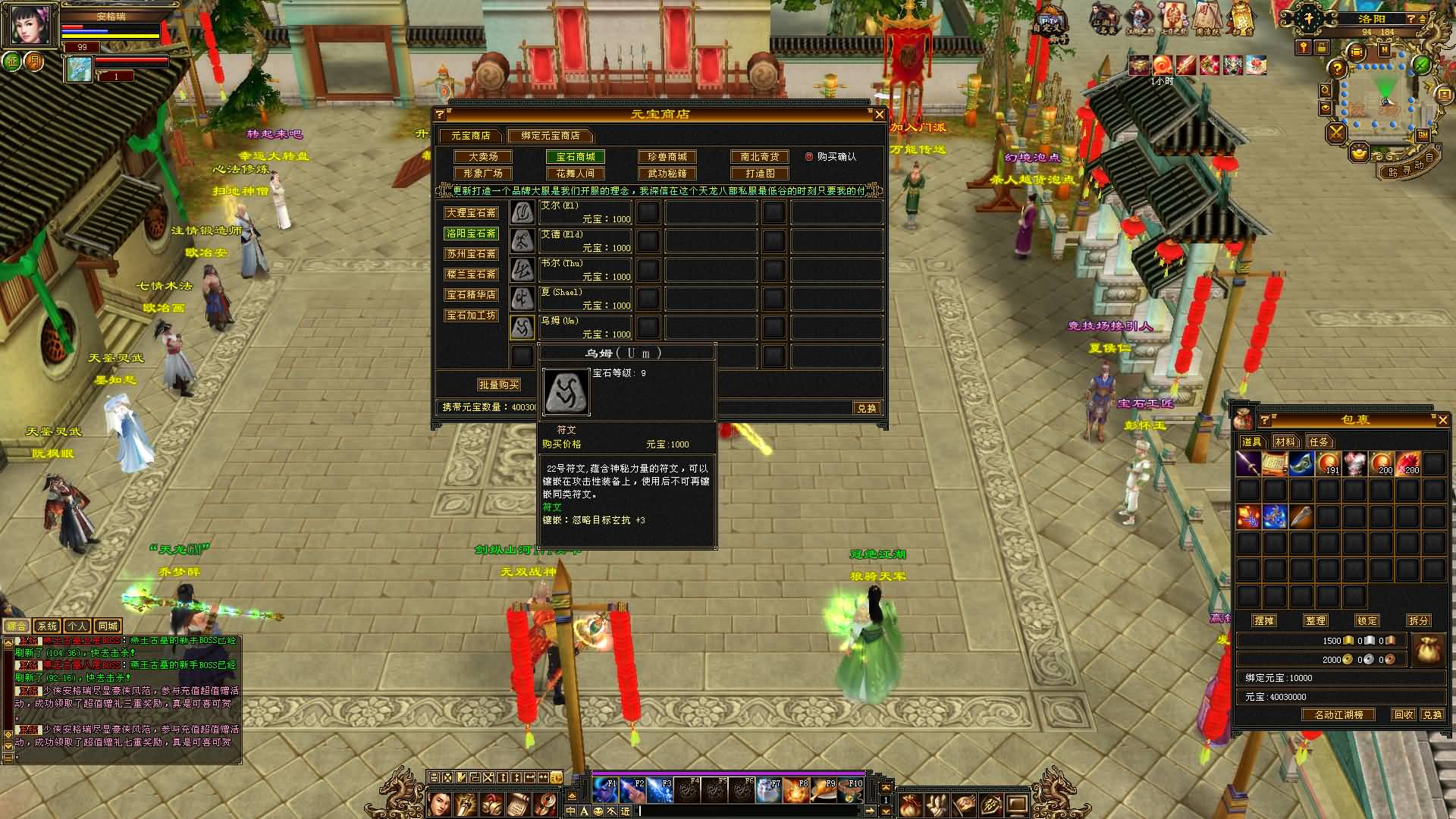Open the 名动江湖榜 ranking
Viewport: 1456px width, 819px height.
pyautogui.click(x=1338, y=714)
